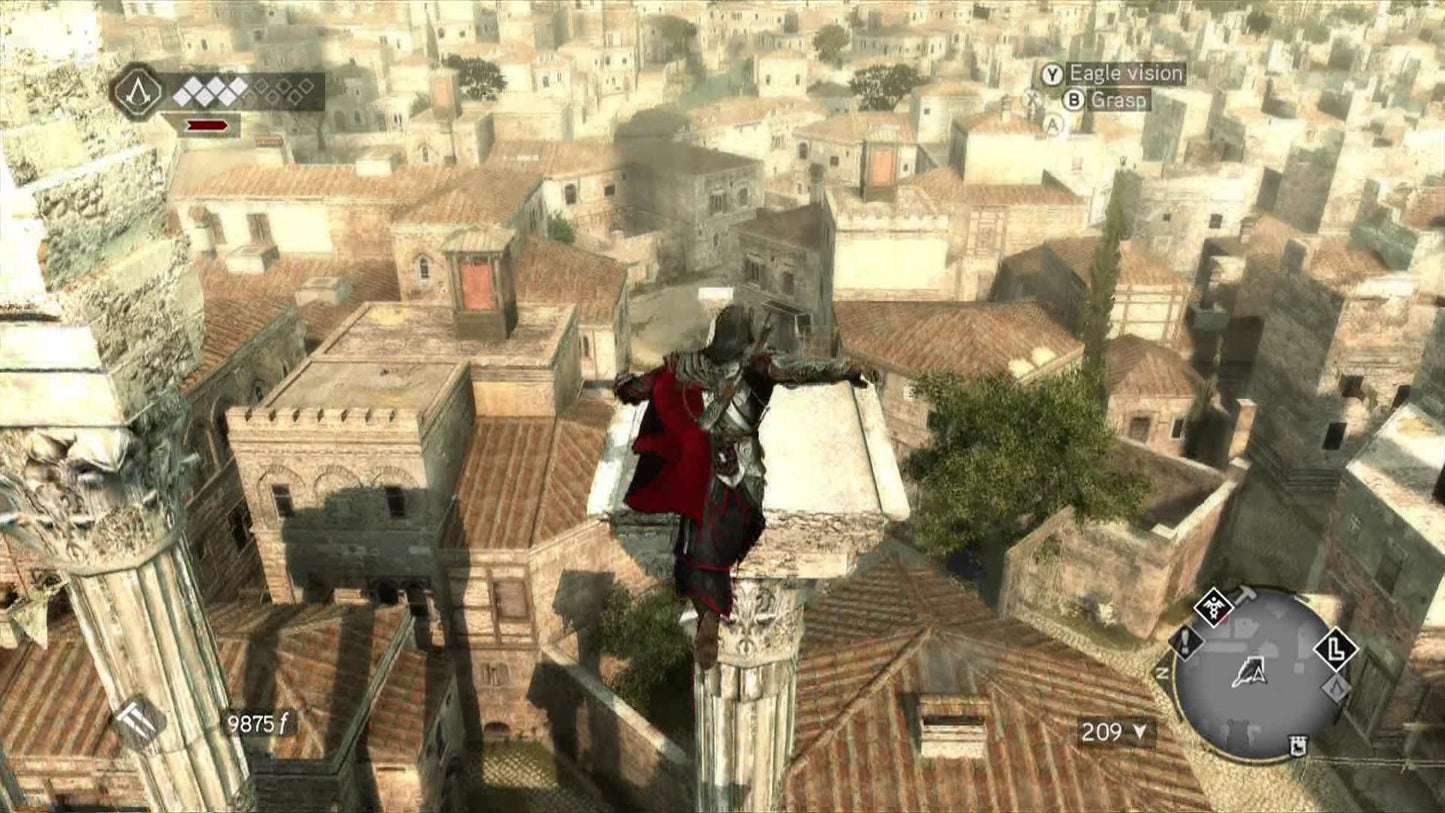Click the faded Assassin marker beside the minimap
The width and height of the screenshot is (1445, 813).
pyautogui.click(x=1335, y=688)
